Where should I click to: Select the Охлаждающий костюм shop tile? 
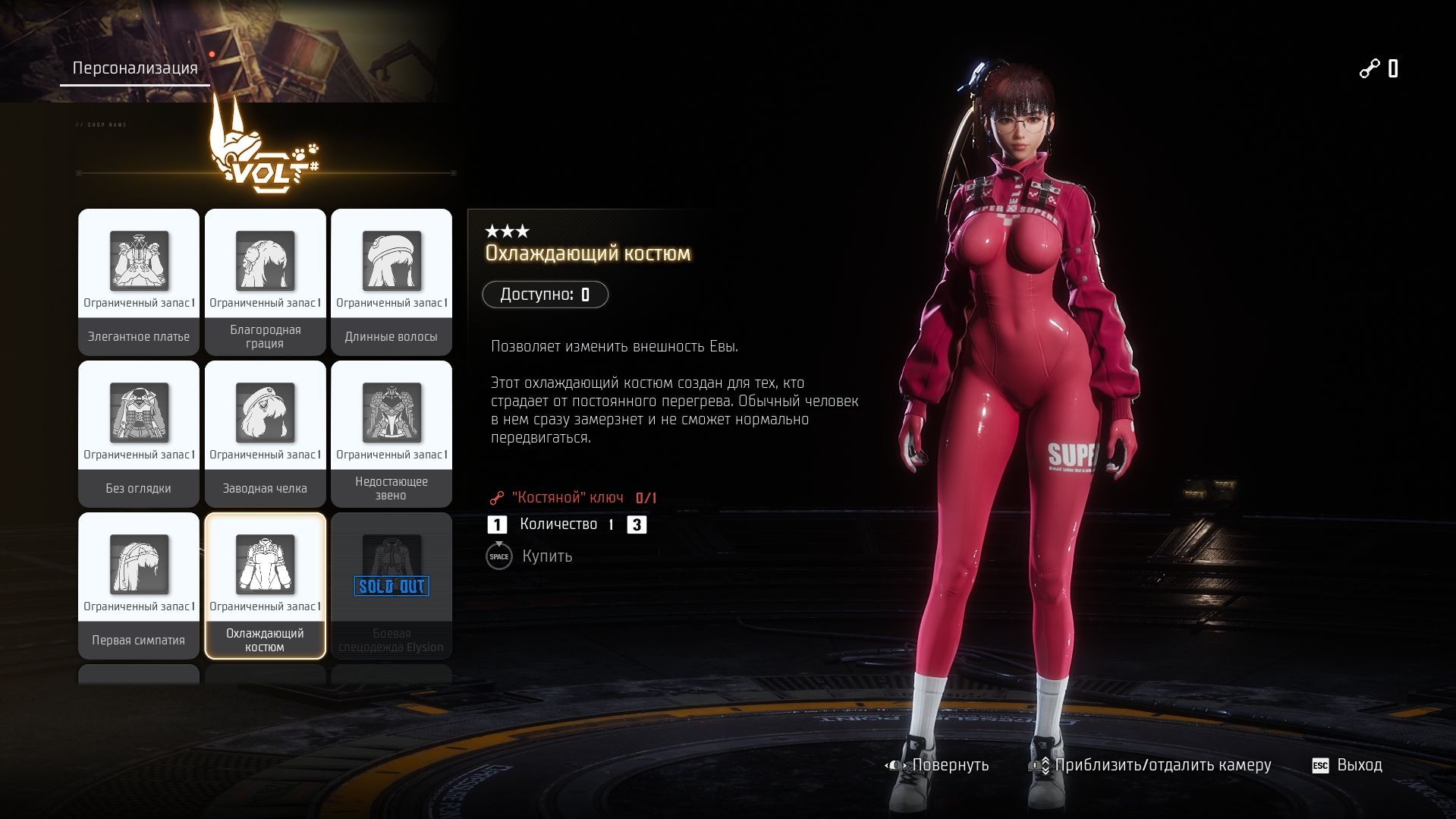click(x=265, y=585)
